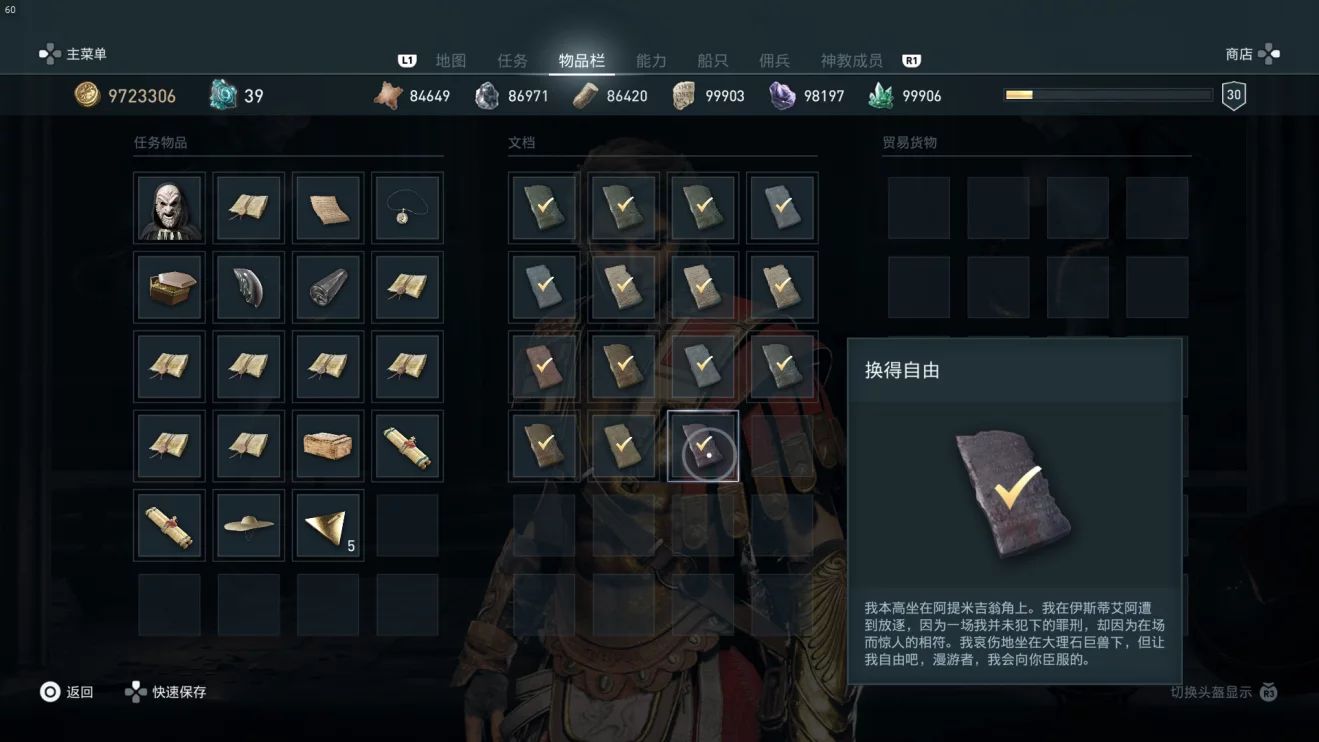Show the 船只 (Ship) tab
Image resolution: width=1319 pixels, height=742 pixels.
[712, 61]
